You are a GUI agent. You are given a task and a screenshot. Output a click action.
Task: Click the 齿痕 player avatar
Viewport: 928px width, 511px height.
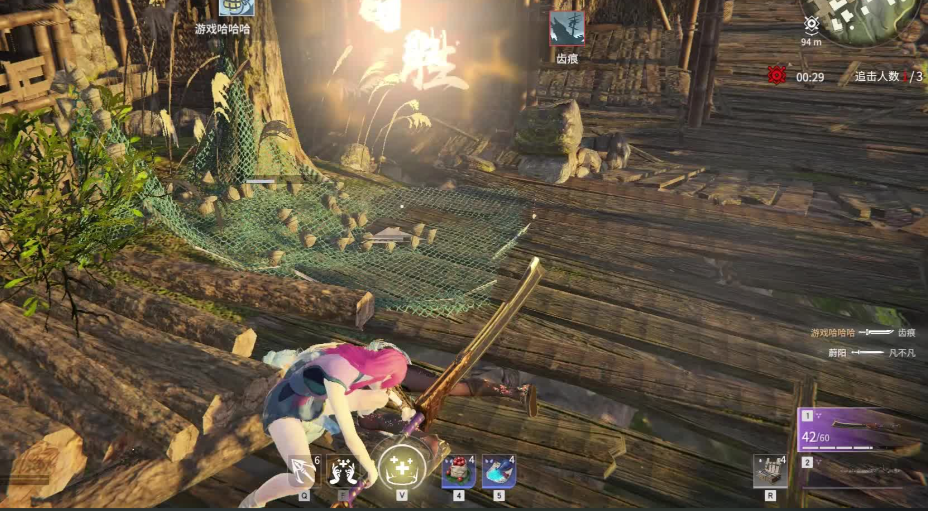[x=567, y=28]
